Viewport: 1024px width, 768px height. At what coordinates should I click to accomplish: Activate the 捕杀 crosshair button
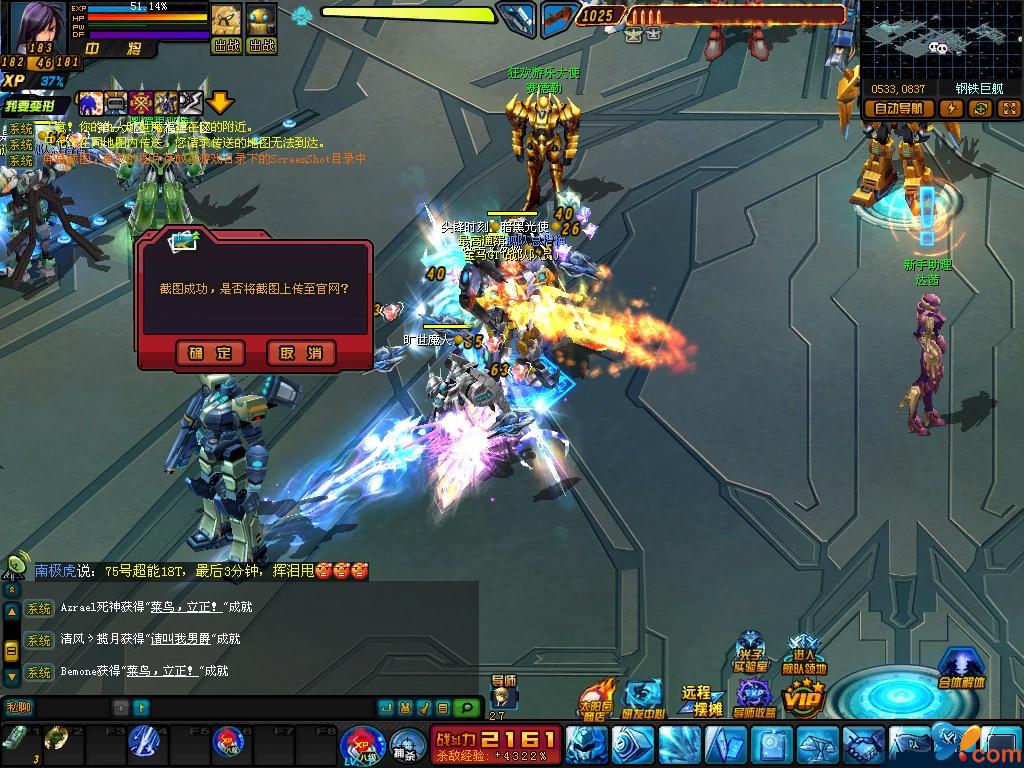tap(404, 743)
